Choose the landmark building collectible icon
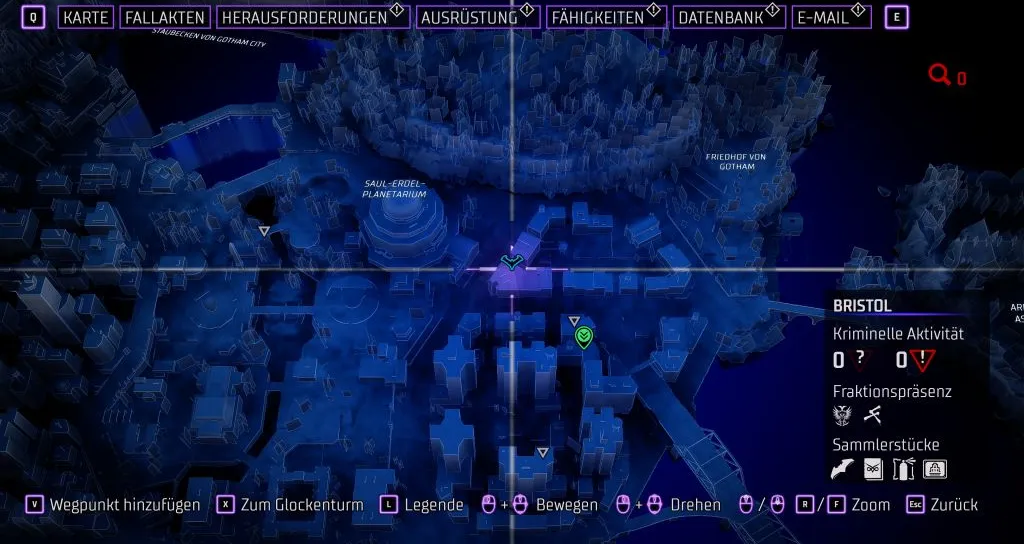 (x=934, y=468)
